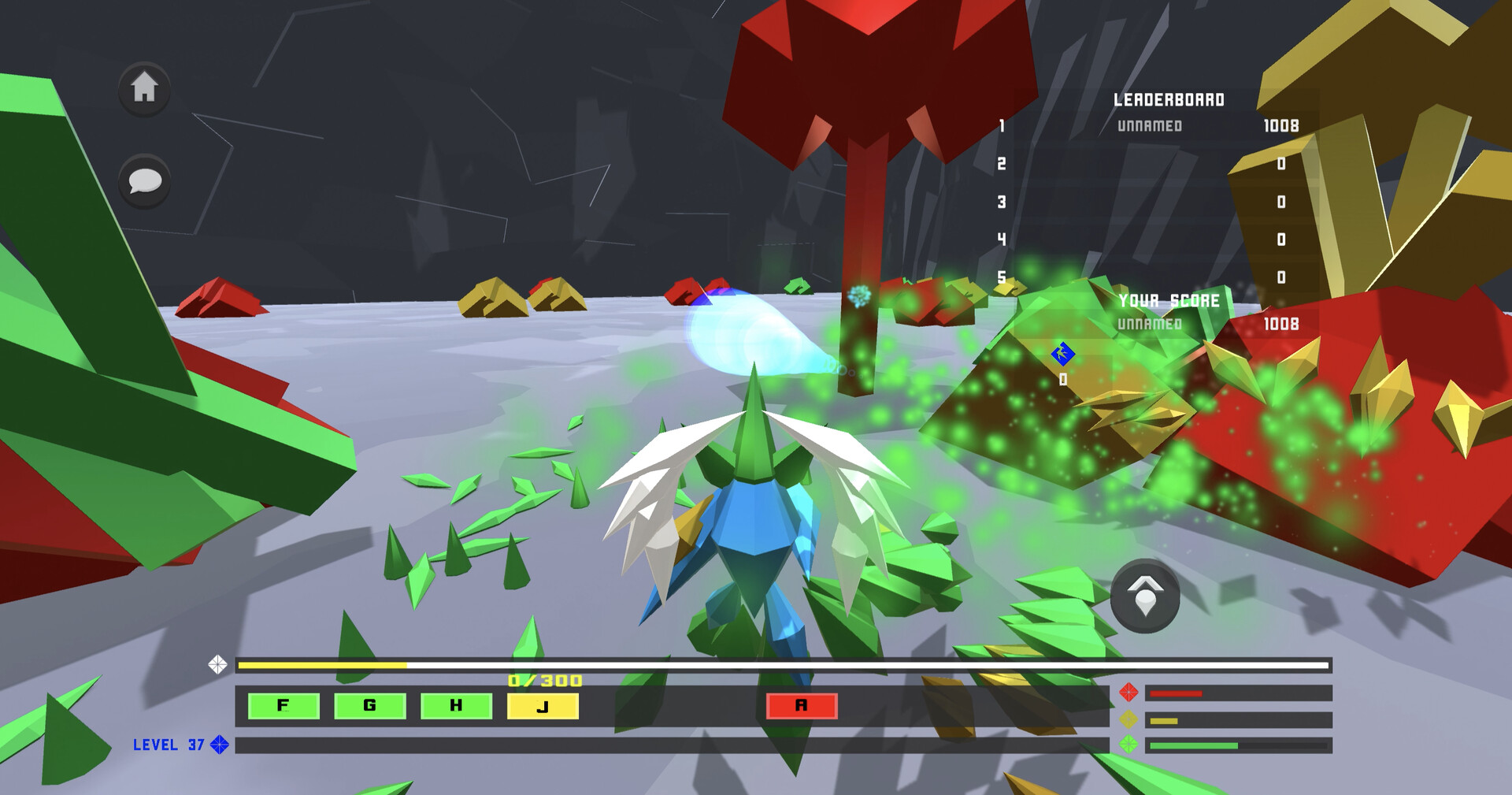Toggle the G ability slot
The width and height of the screenshot is (1512, 795).
[367, 706]
